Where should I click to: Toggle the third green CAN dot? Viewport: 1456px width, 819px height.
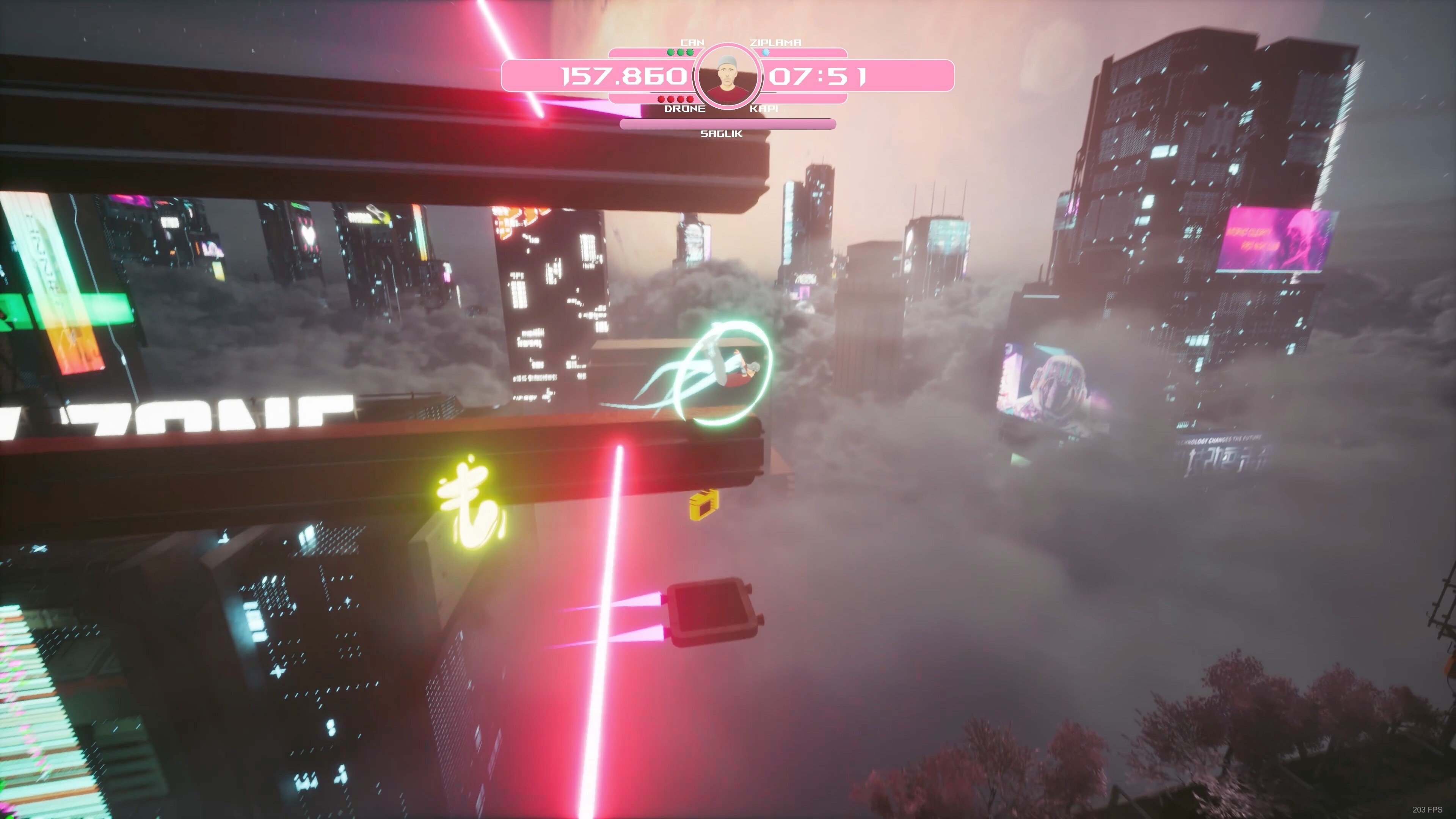point(690,53)
